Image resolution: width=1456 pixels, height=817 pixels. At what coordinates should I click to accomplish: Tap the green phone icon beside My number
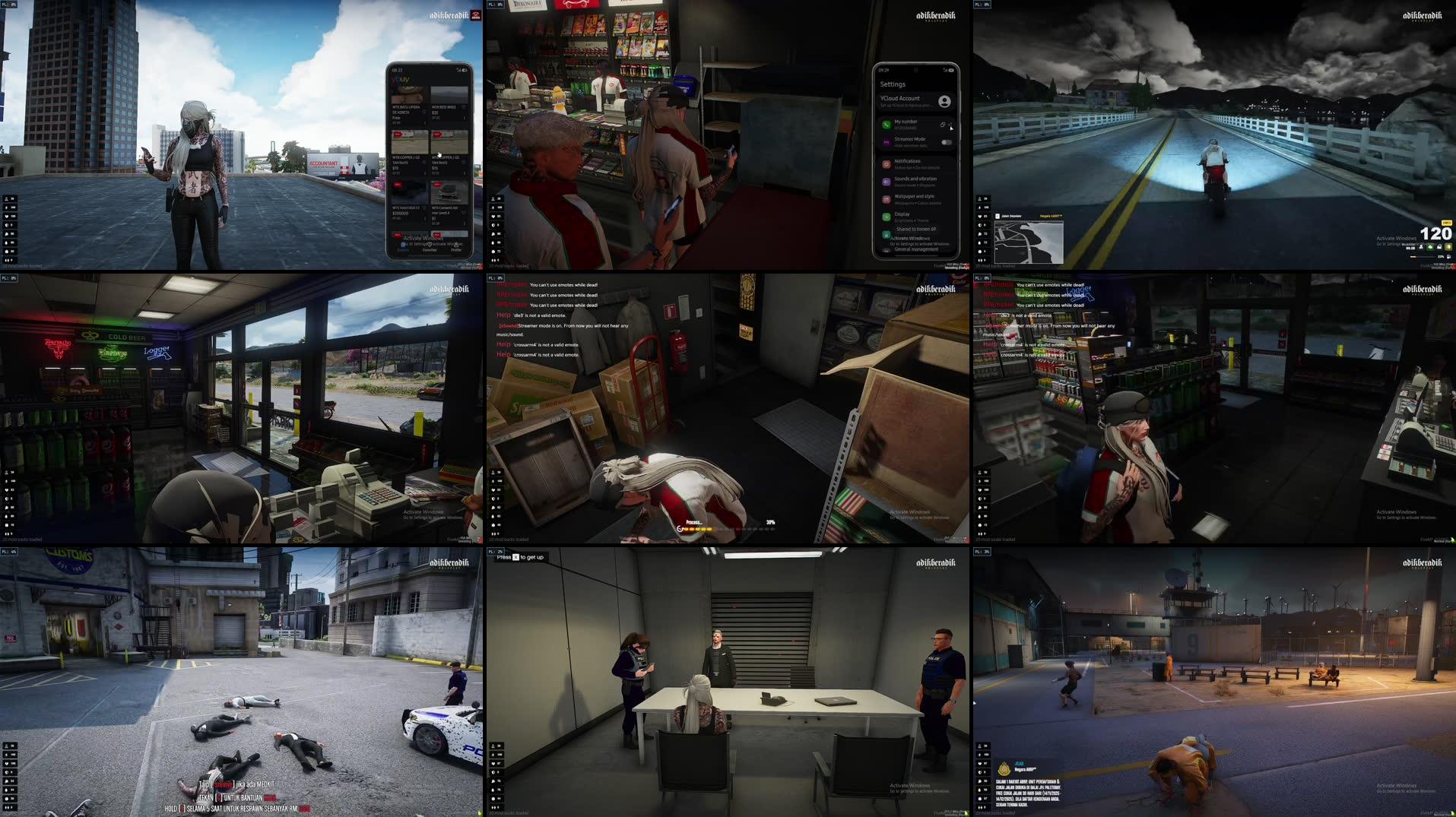click(x=886, y=125)
